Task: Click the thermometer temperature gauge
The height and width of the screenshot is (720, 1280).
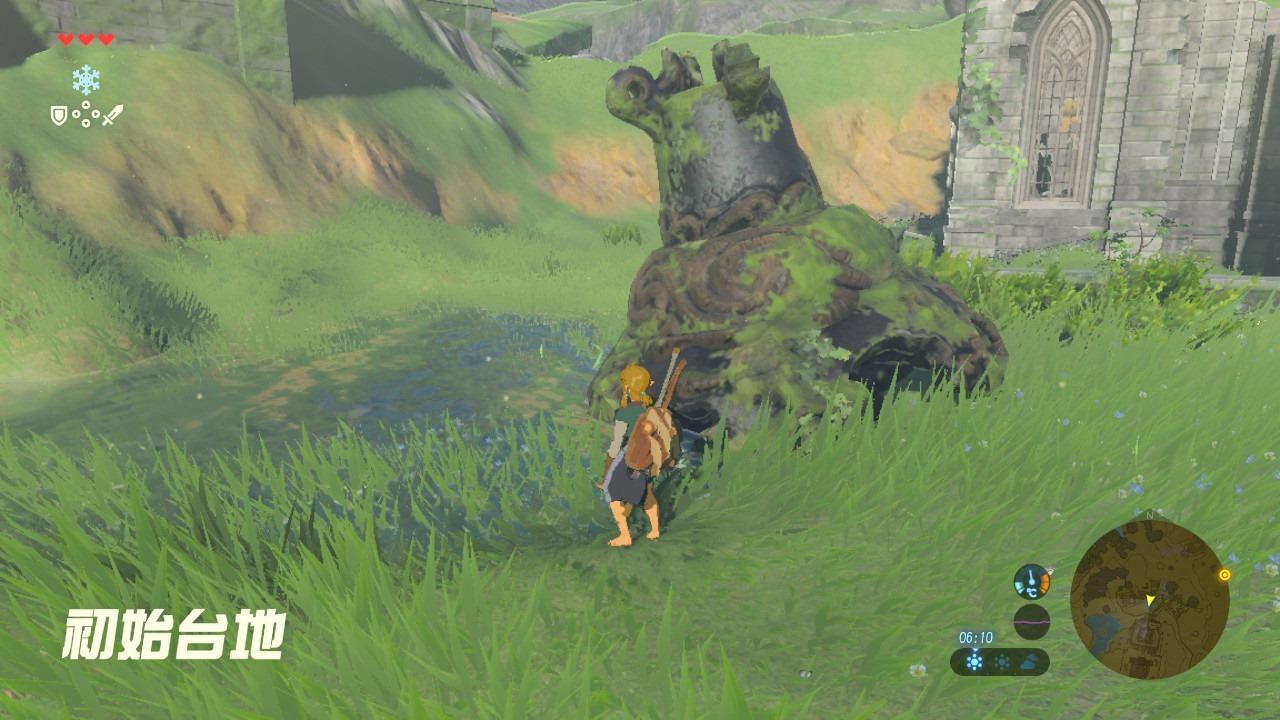Action: 1031,581
